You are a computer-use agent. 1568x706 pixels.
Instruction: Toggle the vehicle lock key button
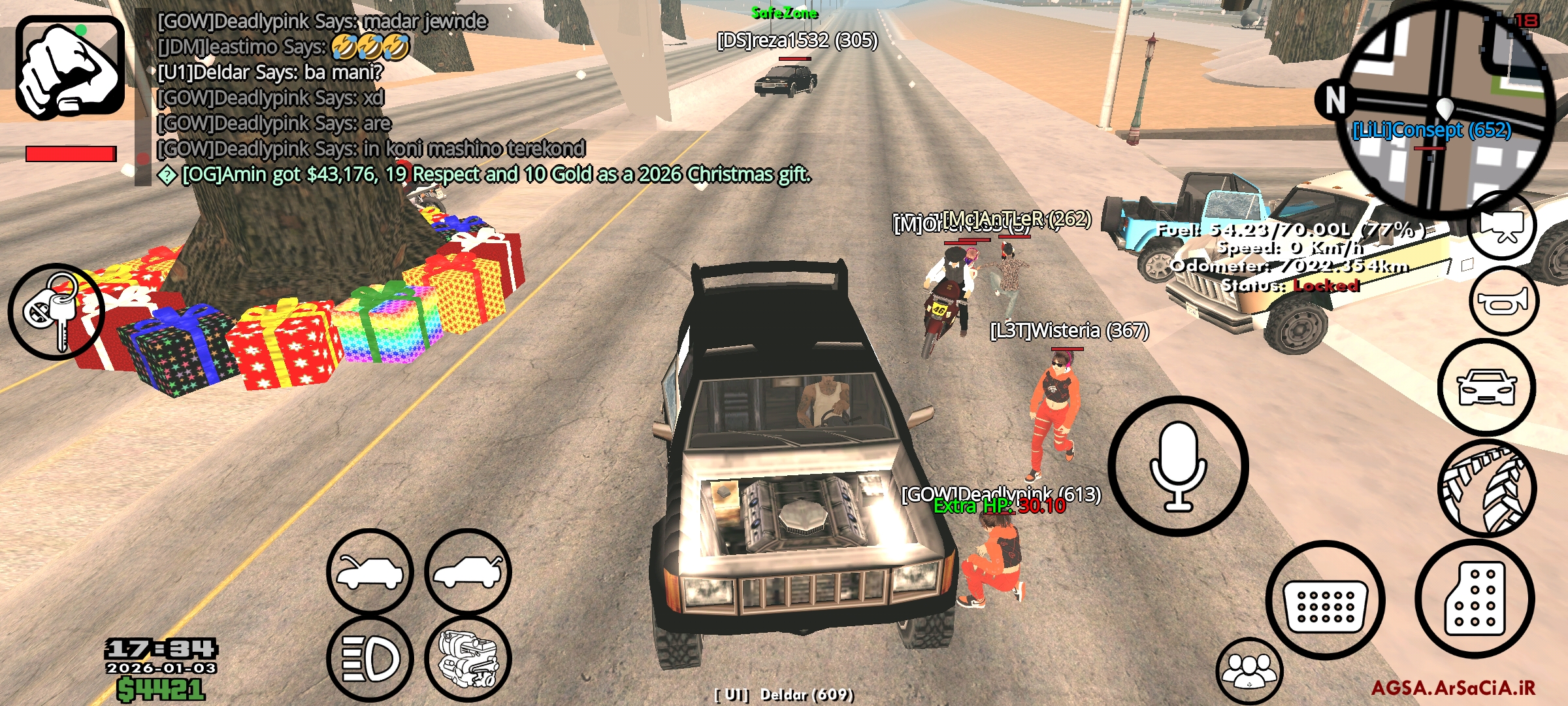click(56, 312)
